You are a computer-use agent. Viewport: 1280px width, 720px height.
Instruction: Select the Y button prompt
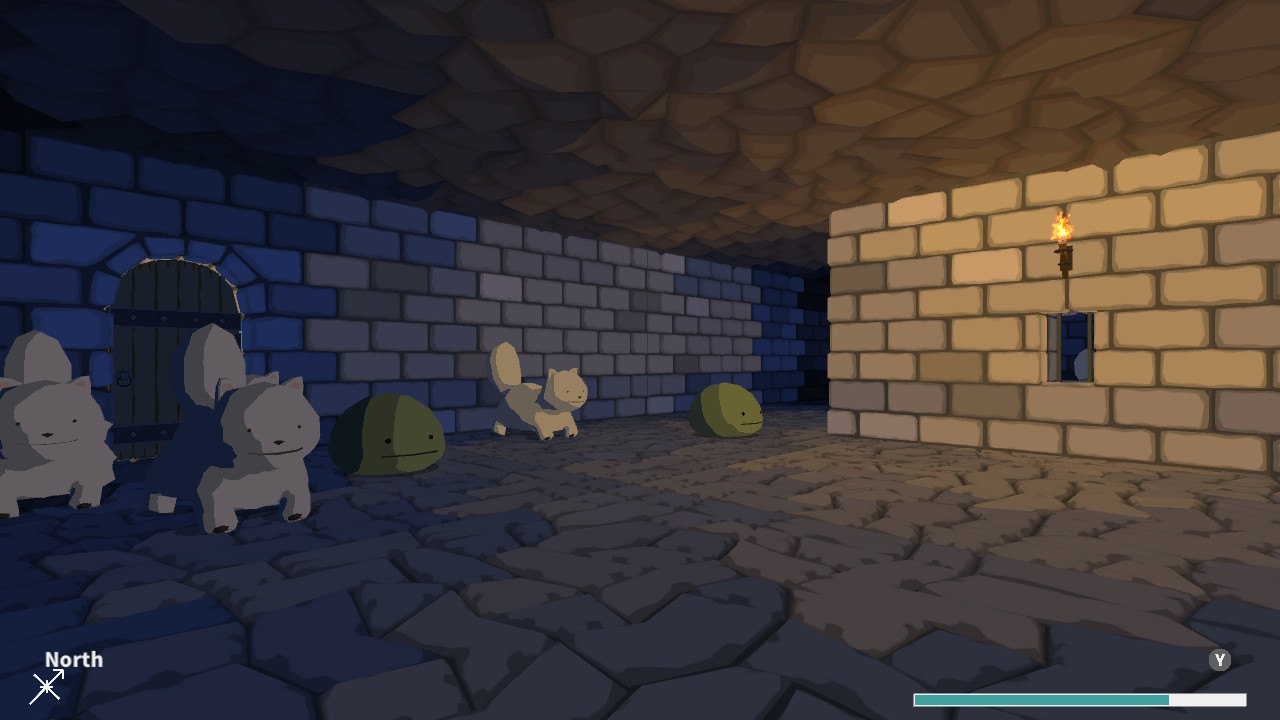point(1219,660)
